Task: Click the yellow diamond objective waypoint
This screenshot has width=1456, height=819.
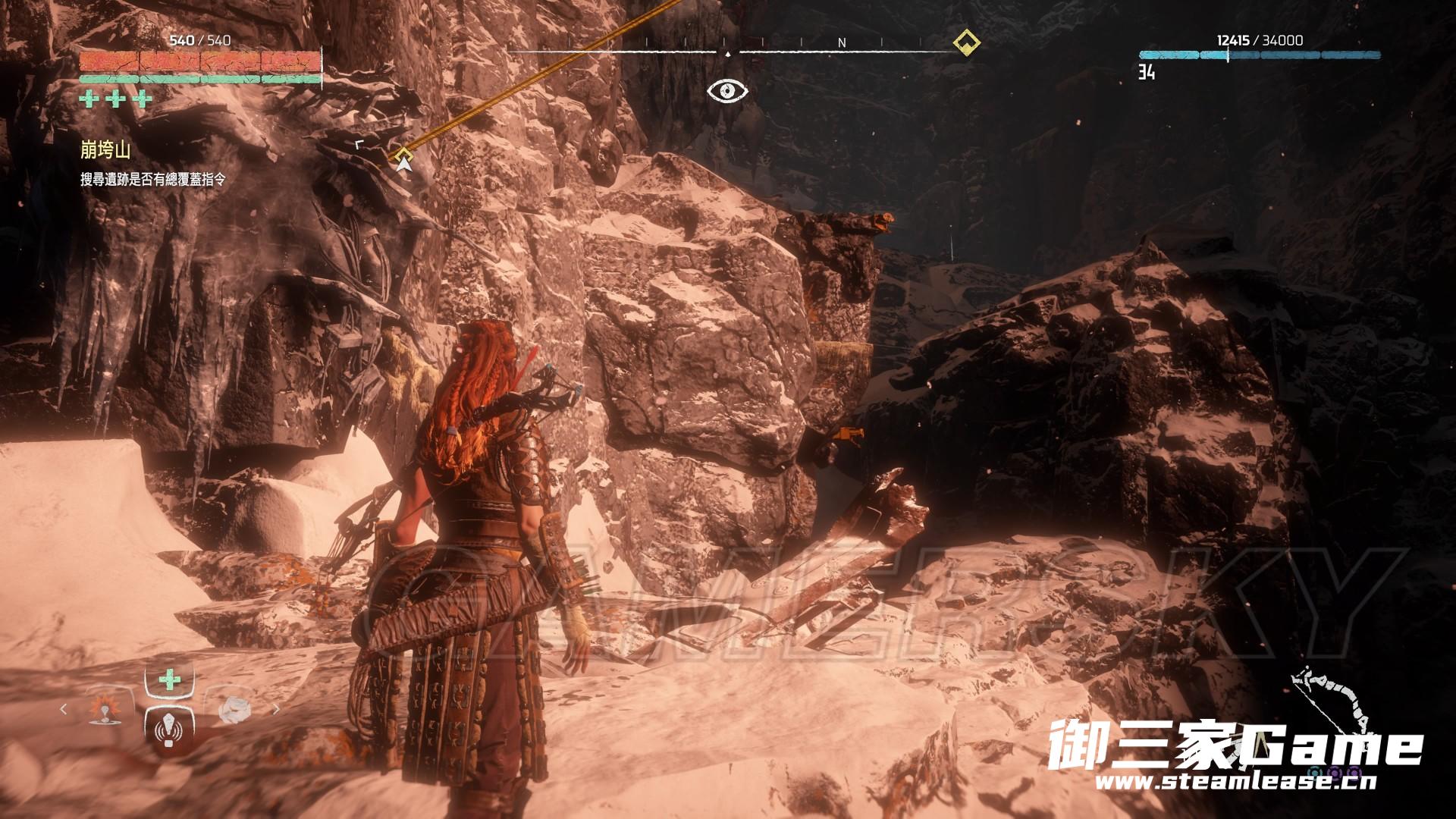Action: pyautogui.click(x=401, y=157)
